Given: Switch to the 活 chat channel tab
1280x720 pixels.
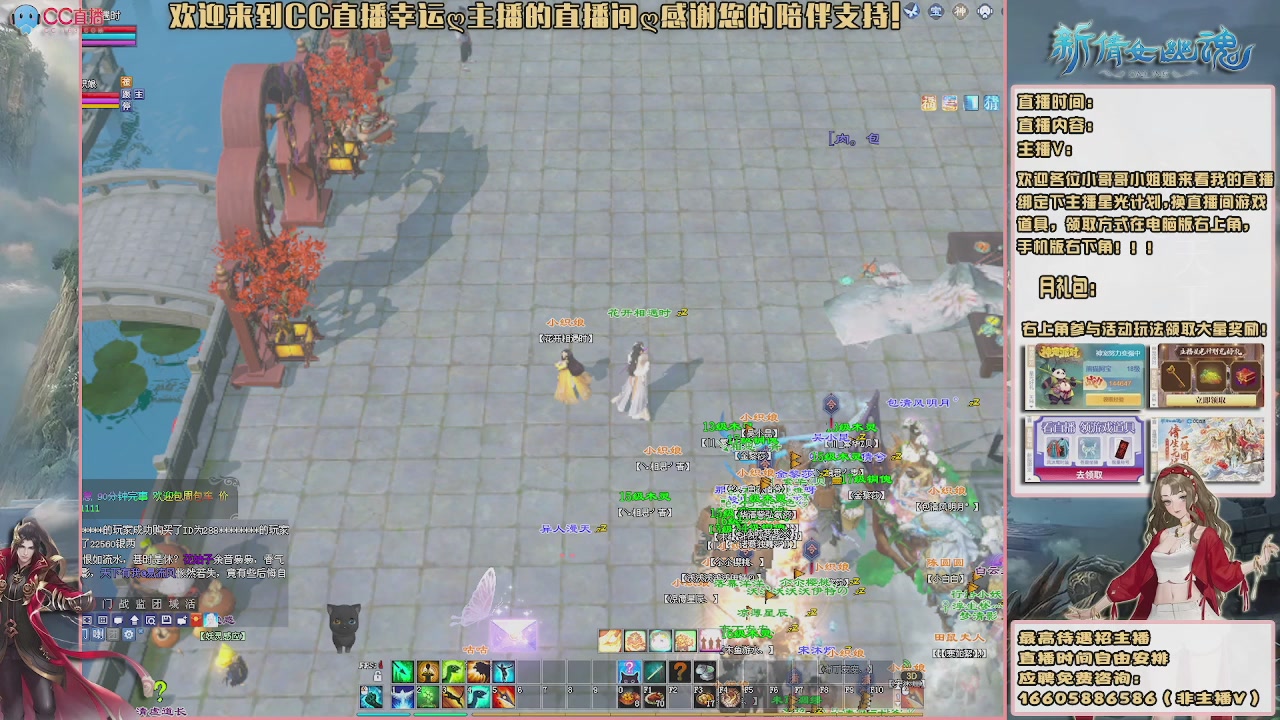Looking at the screenshot, I should tap(191, 604).
